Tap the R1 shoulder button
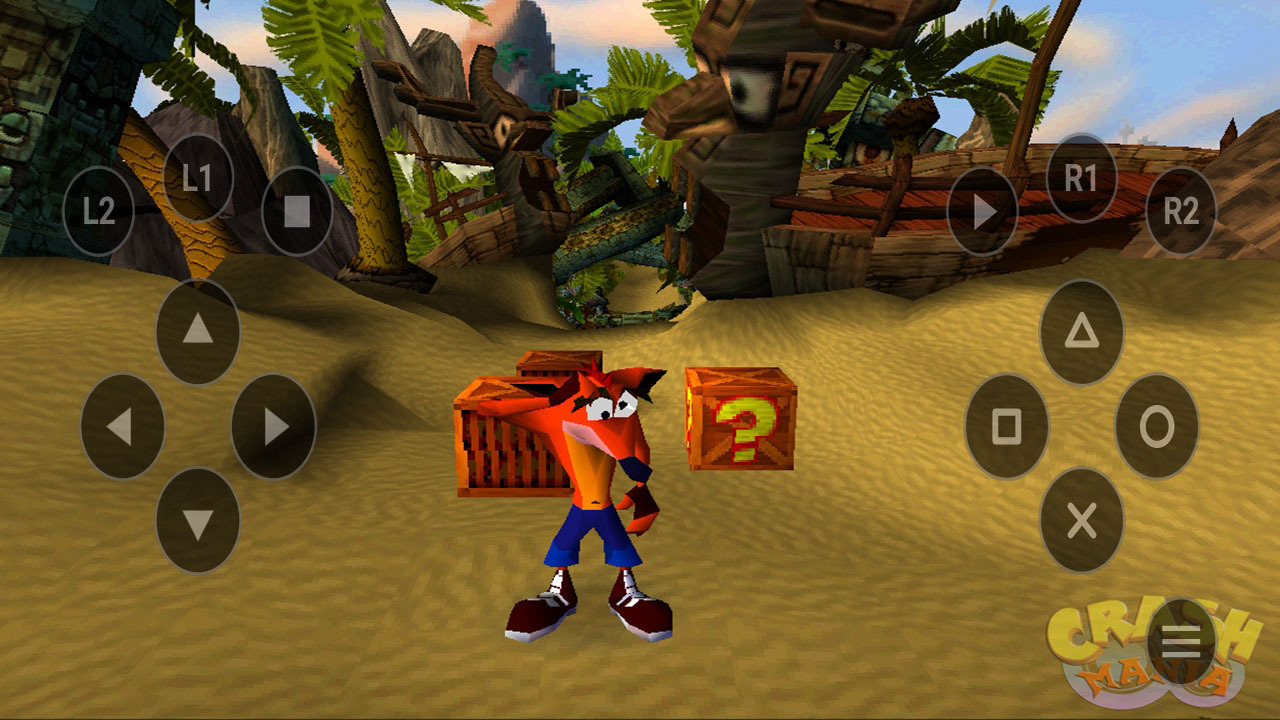This screenshot has width=1280, height=720. coord(1081,178)
